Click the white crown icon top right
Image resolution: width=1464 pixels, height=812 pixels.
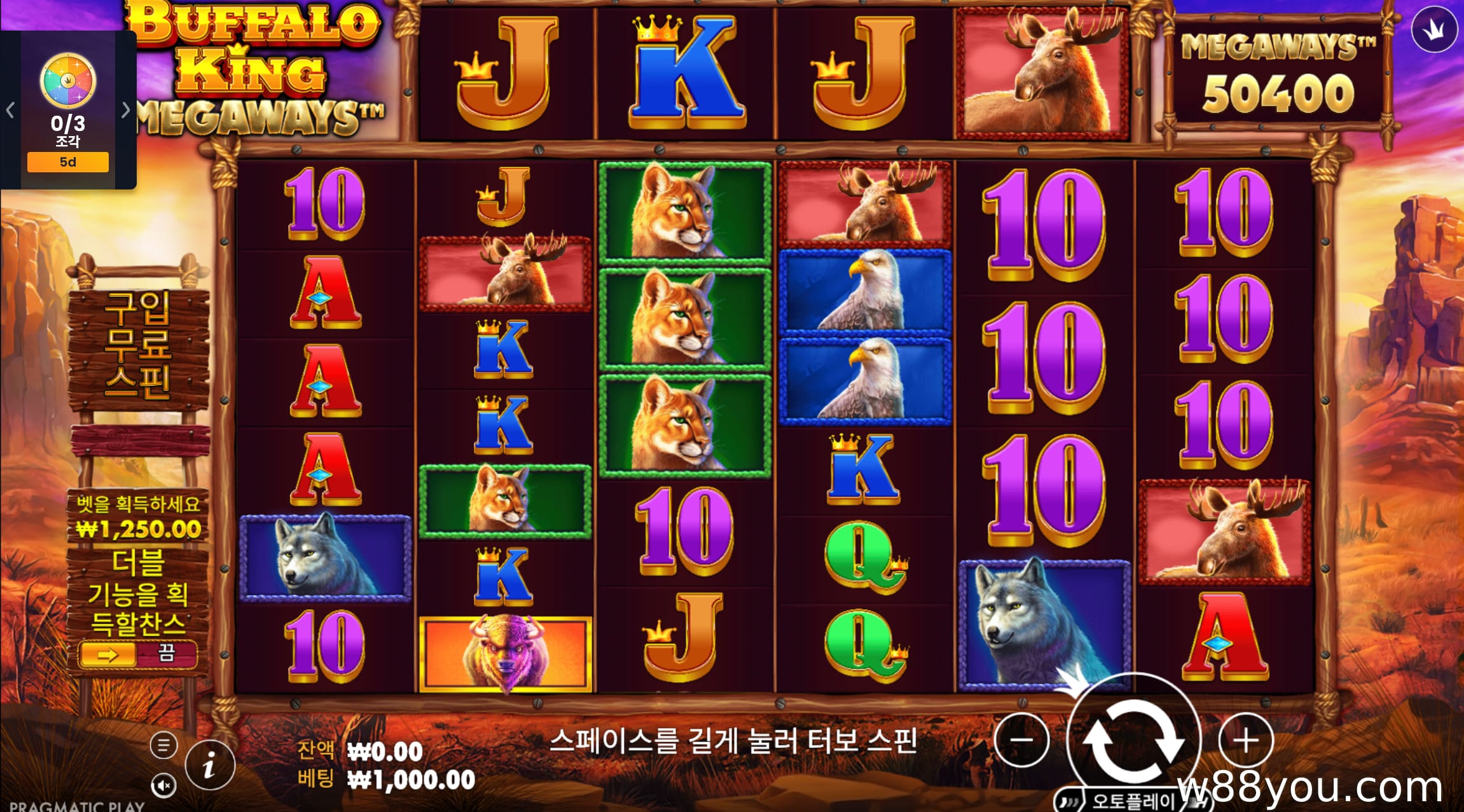[1434, 29]
